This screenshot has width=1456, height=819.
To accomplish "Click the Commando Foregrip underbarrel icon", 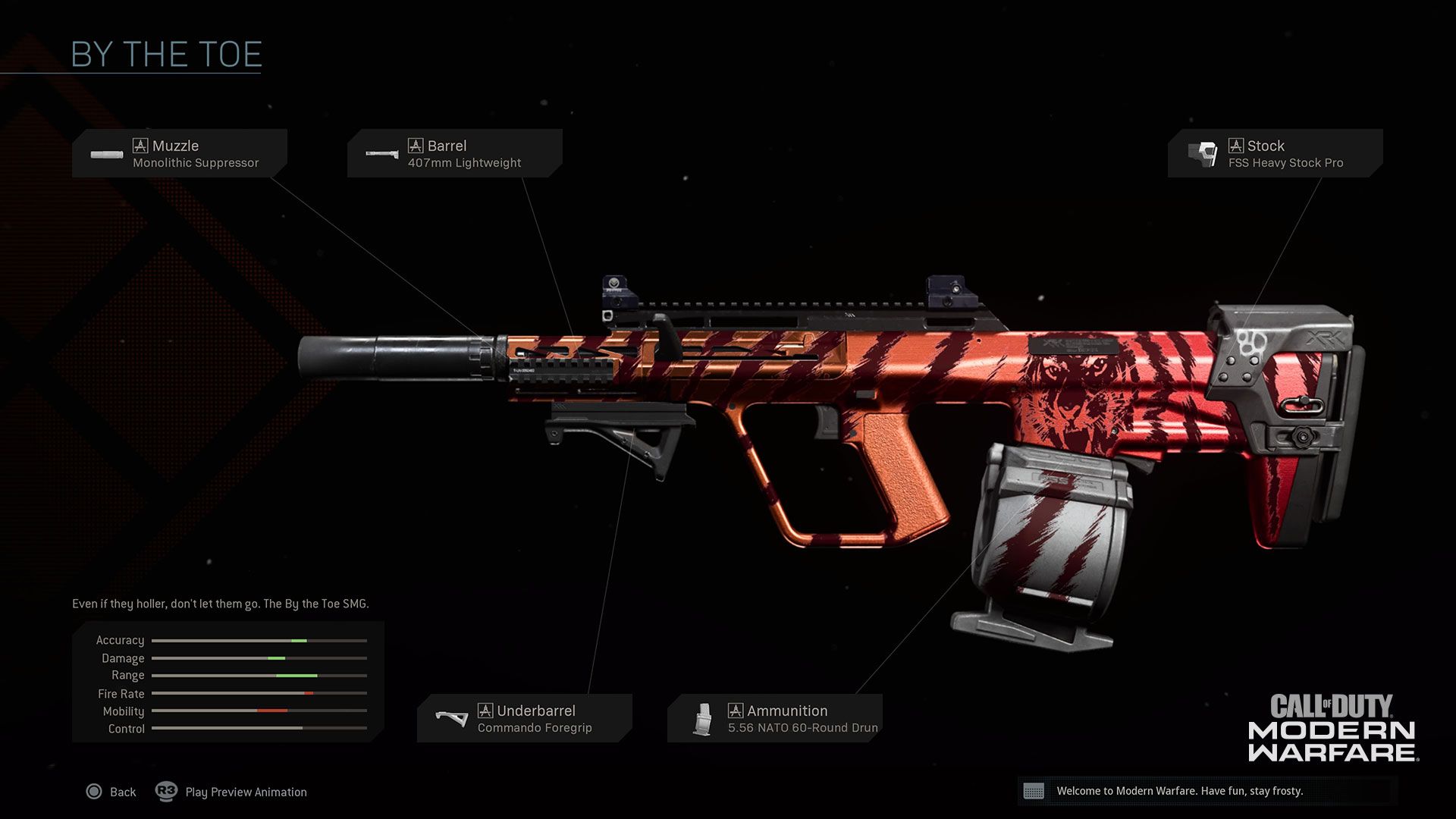I will 453,717.
